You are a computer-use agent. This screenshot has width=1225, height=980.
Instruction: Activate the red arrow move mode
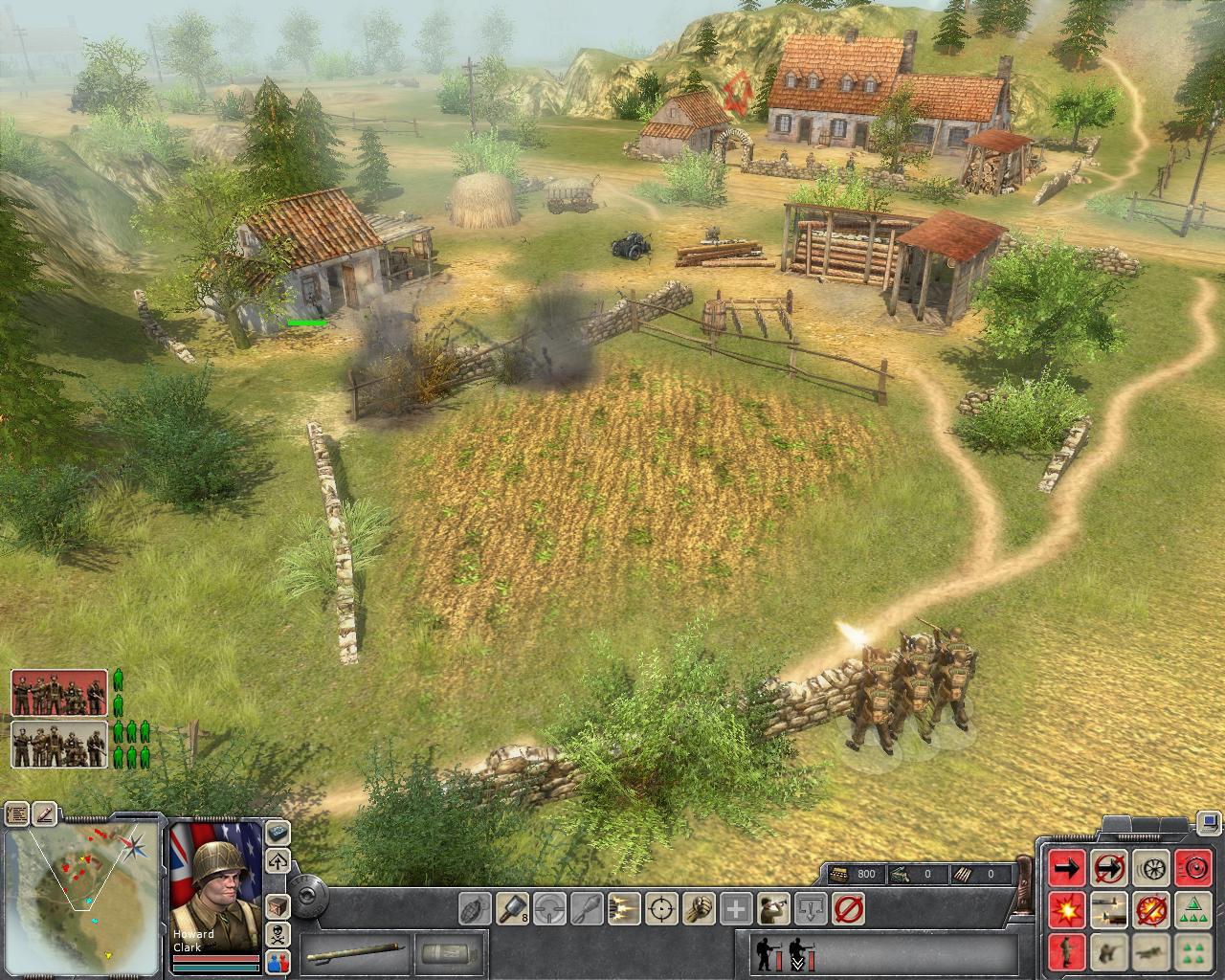[x=1066, y=868]
